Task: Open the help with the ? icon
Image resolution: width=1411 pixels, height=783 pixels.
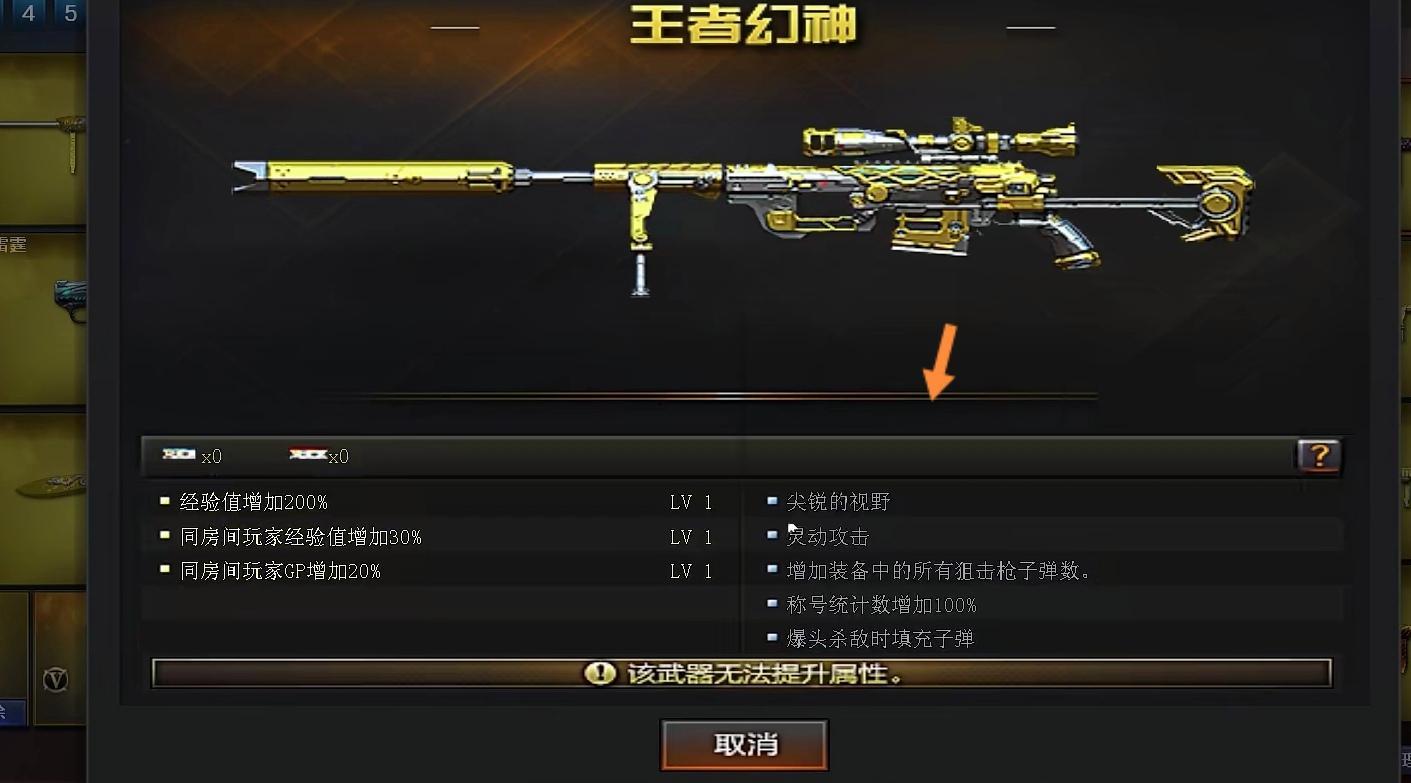Action: click(1319, 456)
